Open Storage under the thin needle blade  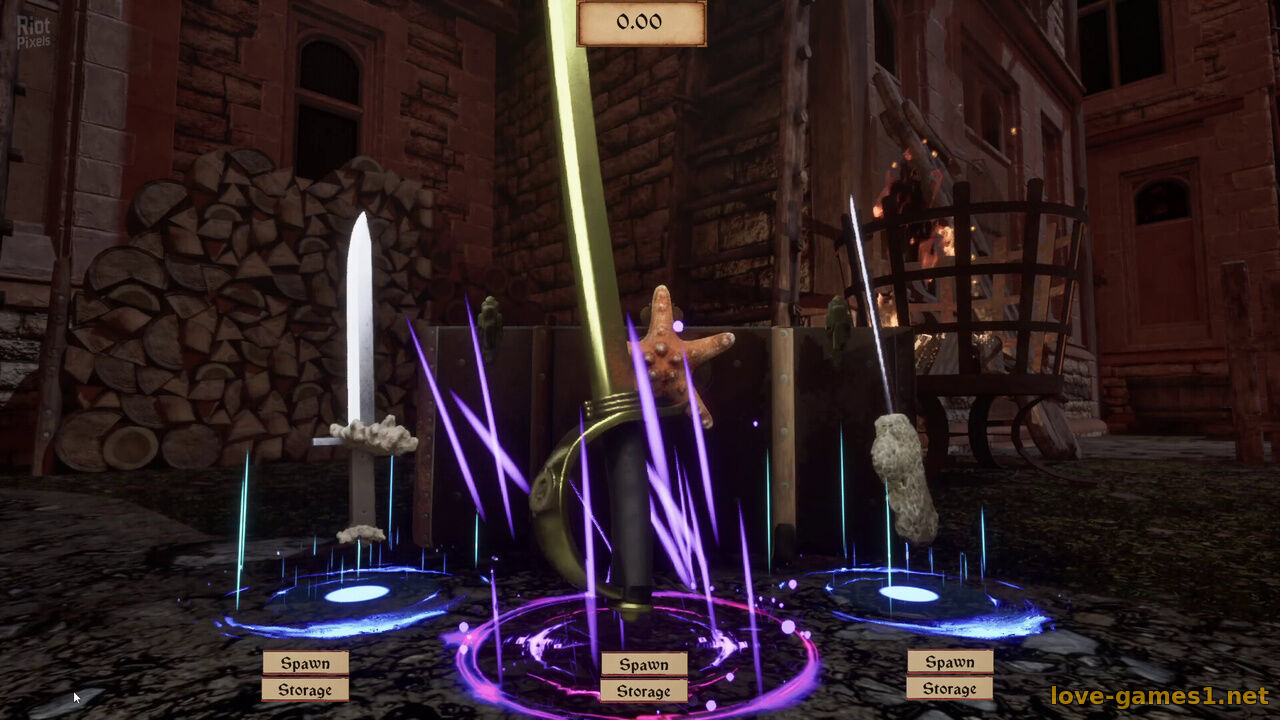pyautogui.click(x=949, y=688)
